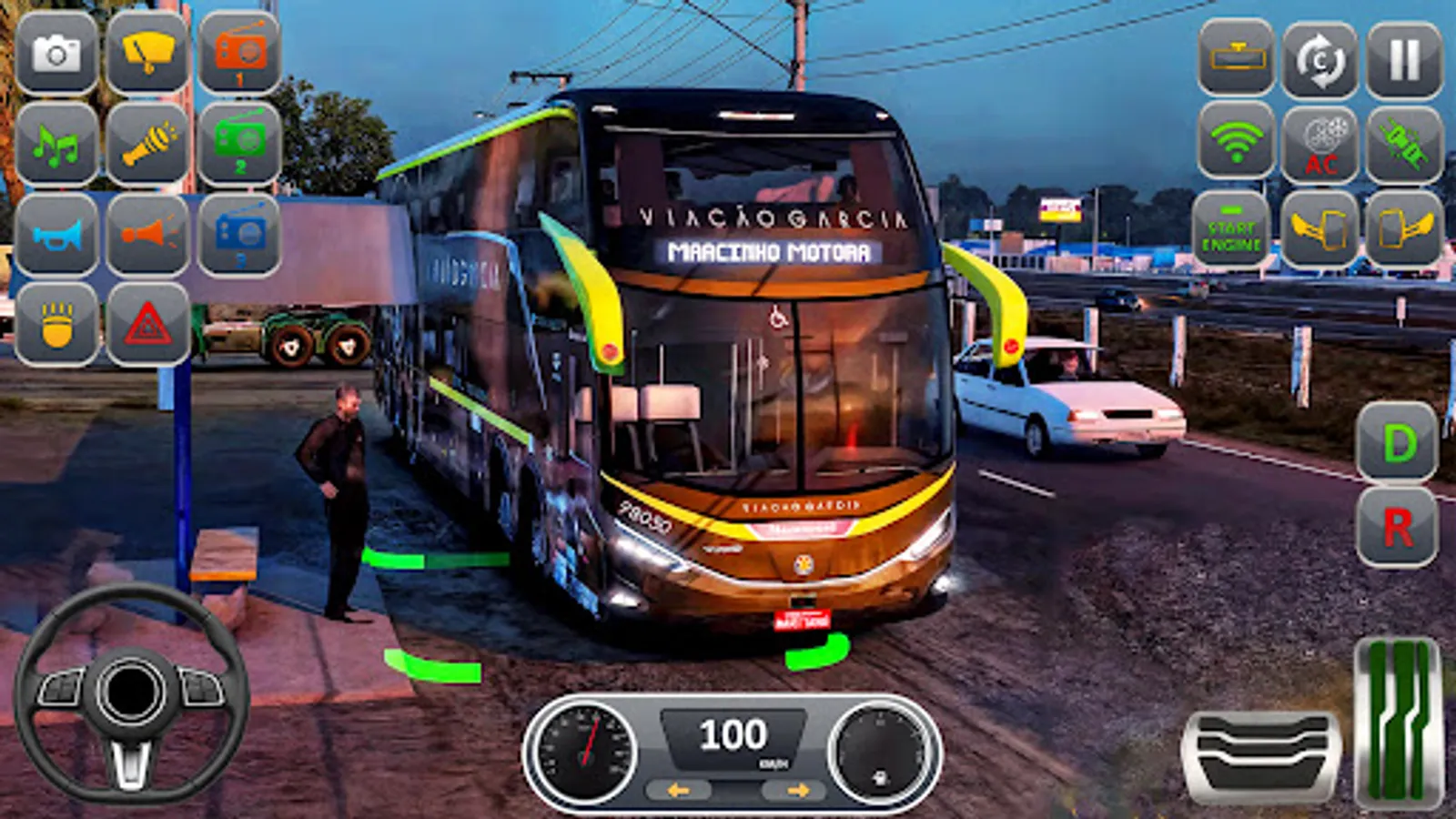The width and height of the screenshot is (1456, 819).
Task: Open Radio station 3
Action: (x=239, y=235)
